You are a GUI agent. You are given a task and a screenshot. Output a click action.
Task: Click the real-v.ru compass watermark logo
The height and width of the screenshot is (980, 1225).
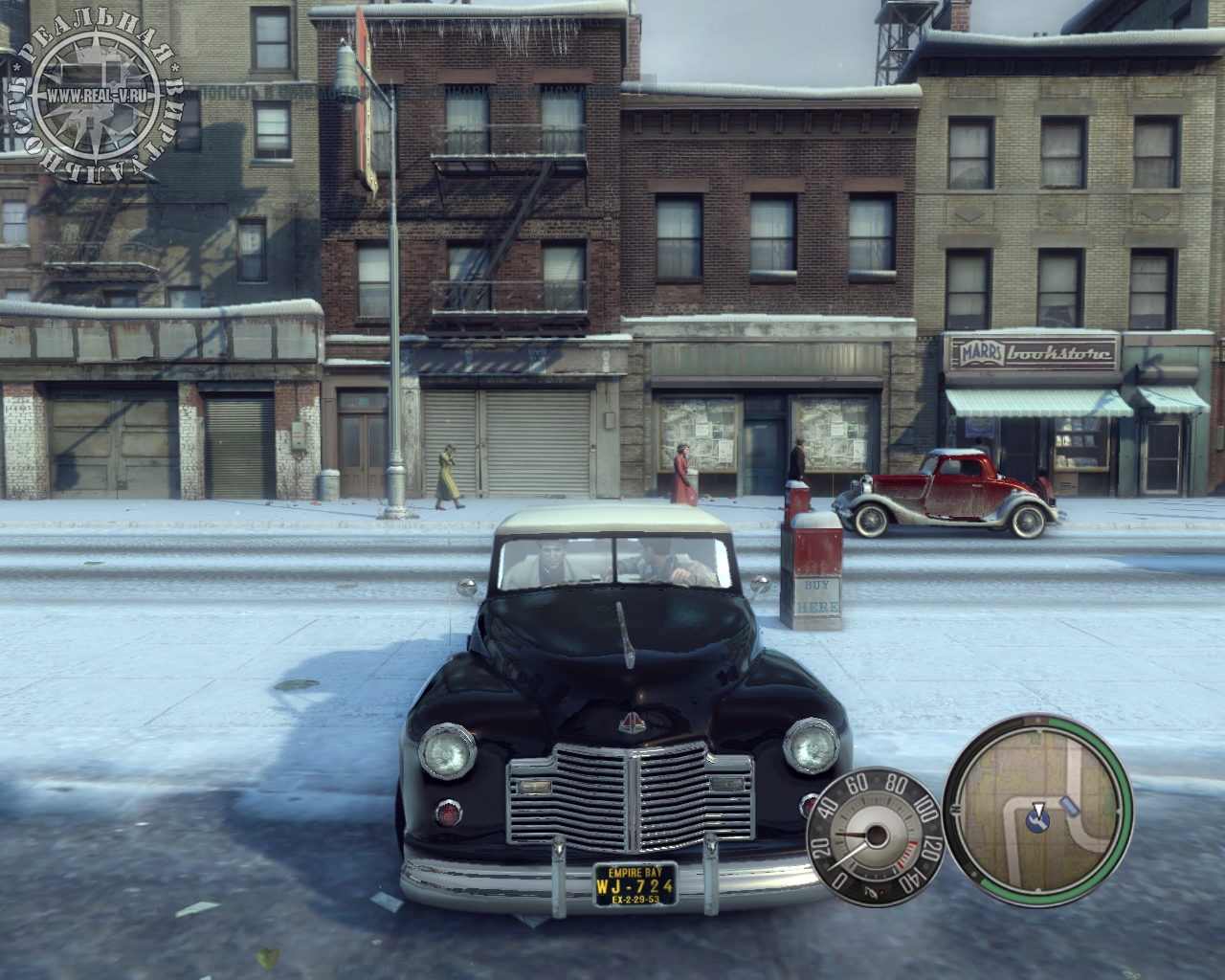click(94, 96)
